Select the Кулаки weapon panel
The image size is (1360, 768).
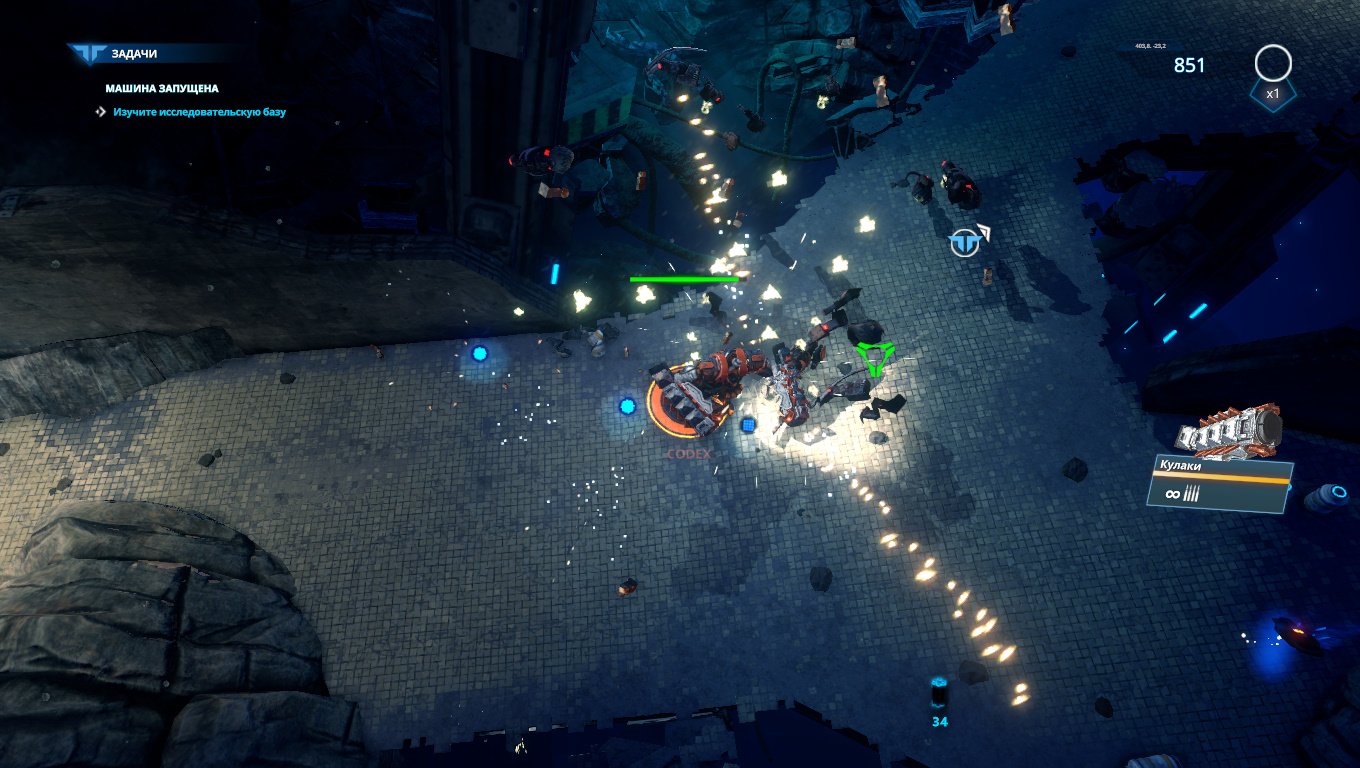click(x=1220, y=484)
